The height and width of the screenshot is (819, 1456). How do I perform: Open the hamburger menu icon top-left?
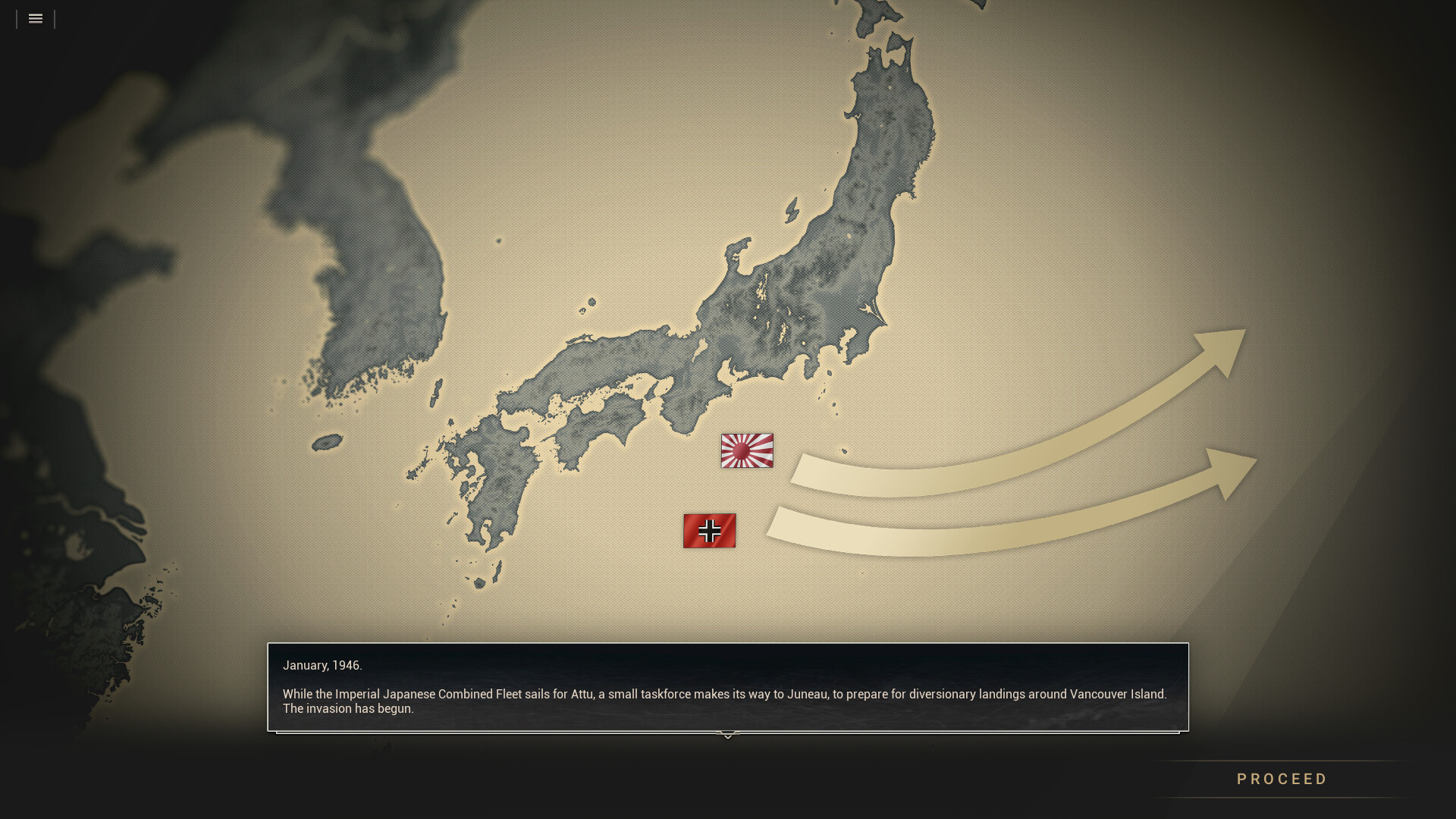pyautogui.click(x=35, y=19)
